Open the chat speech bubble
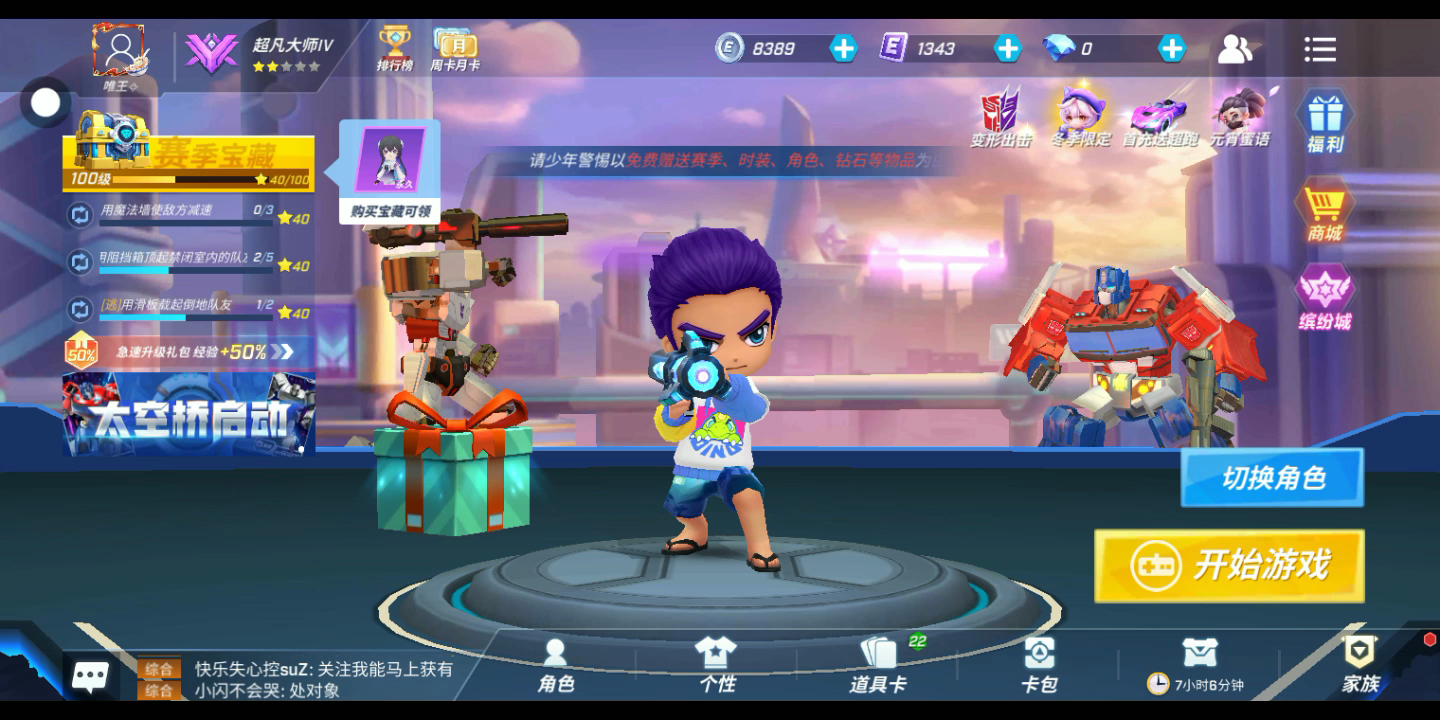The width and height of the screenshot is (1440, 720). tap(90, 677)
